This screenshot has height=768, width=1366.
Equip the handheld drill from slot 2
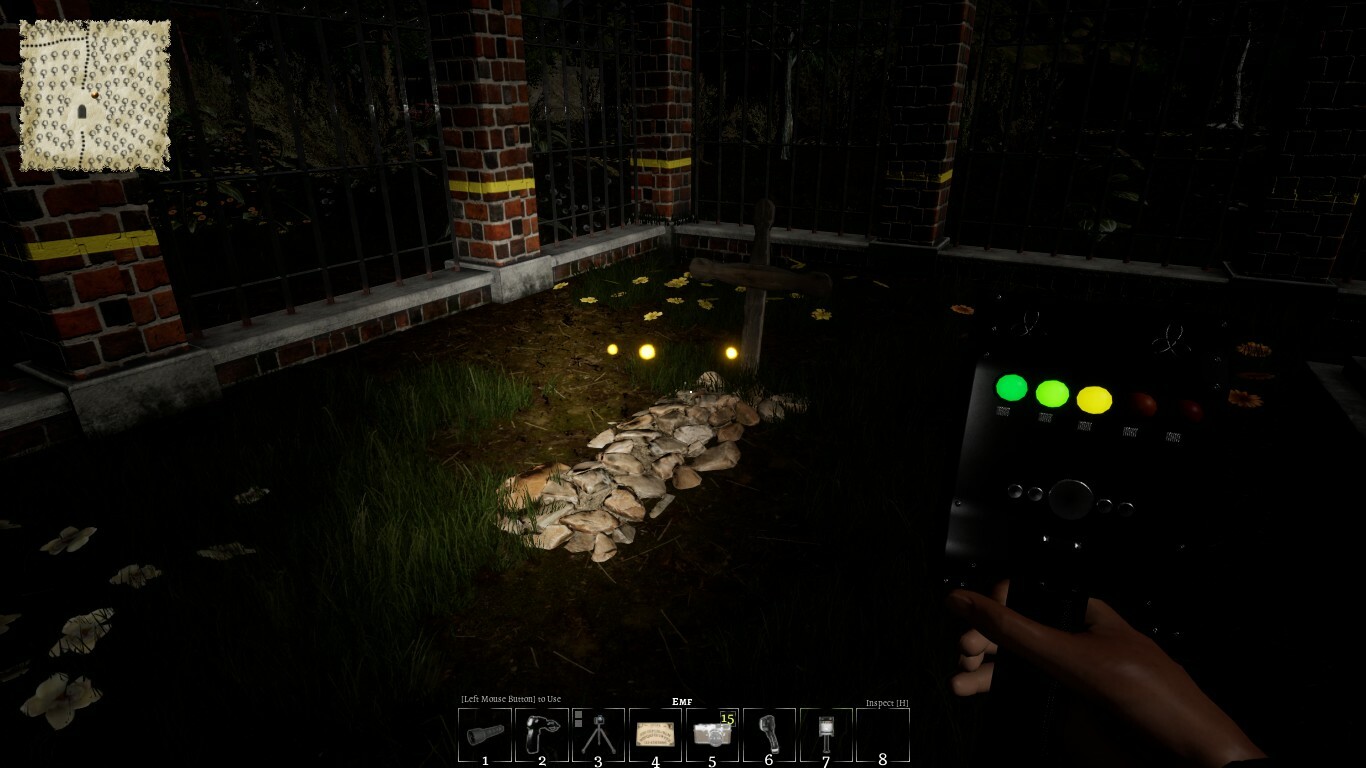tap(540, 733)
